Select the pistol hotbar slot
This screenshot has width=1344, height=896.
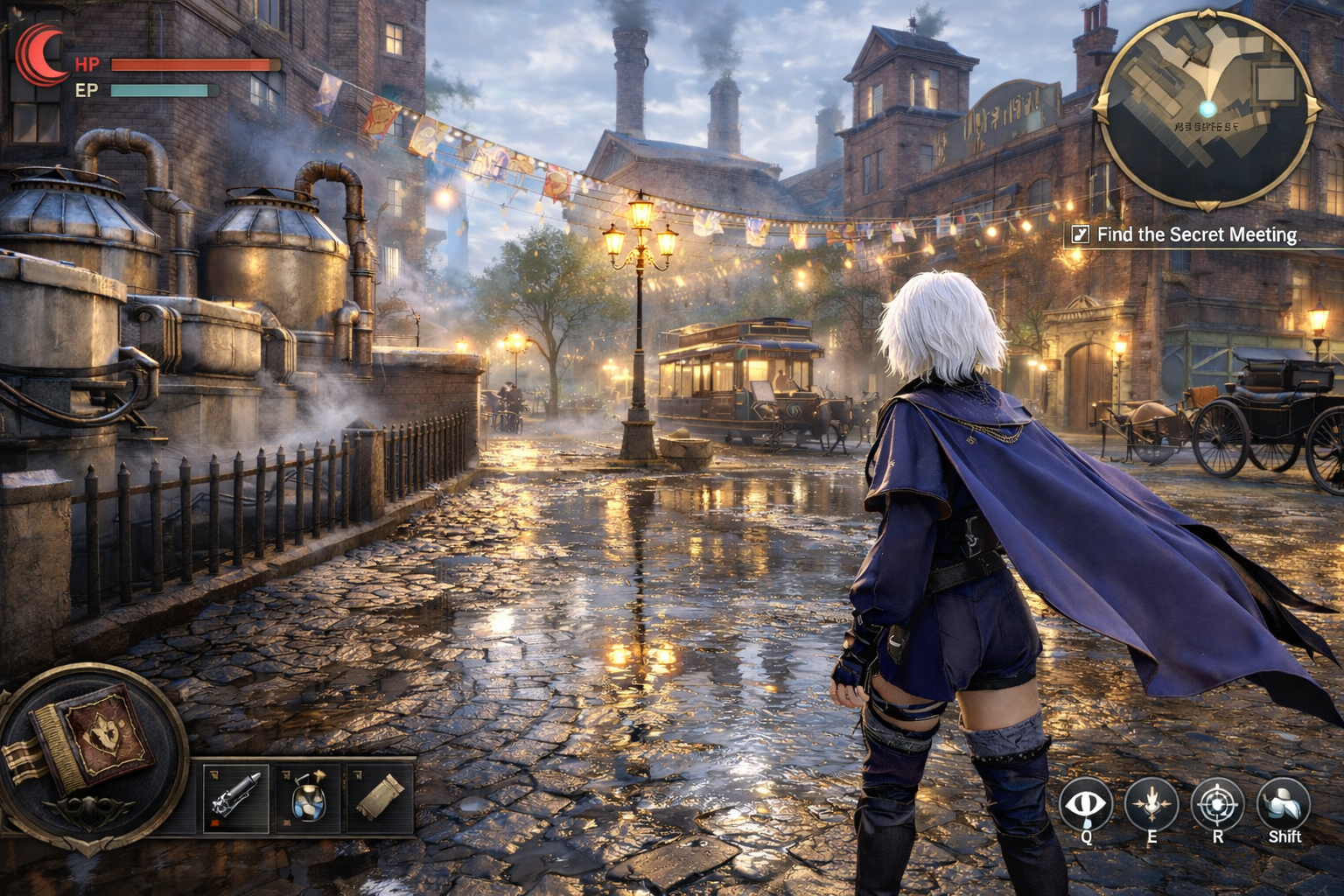coord(235,797)
